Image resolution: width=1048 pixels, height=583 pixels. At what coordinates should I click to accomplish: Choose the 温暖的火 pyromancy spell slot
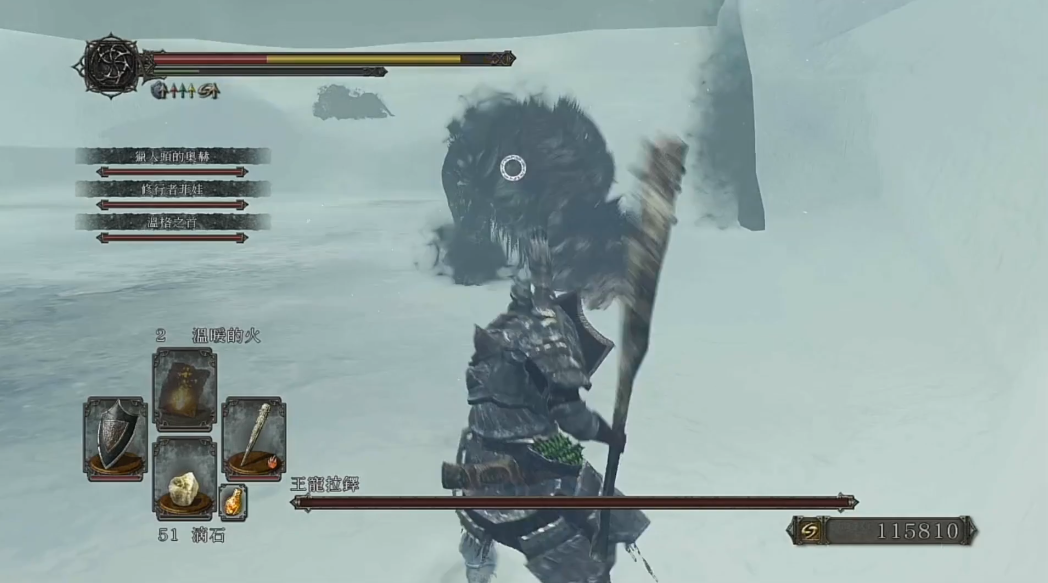pos(184,389)
